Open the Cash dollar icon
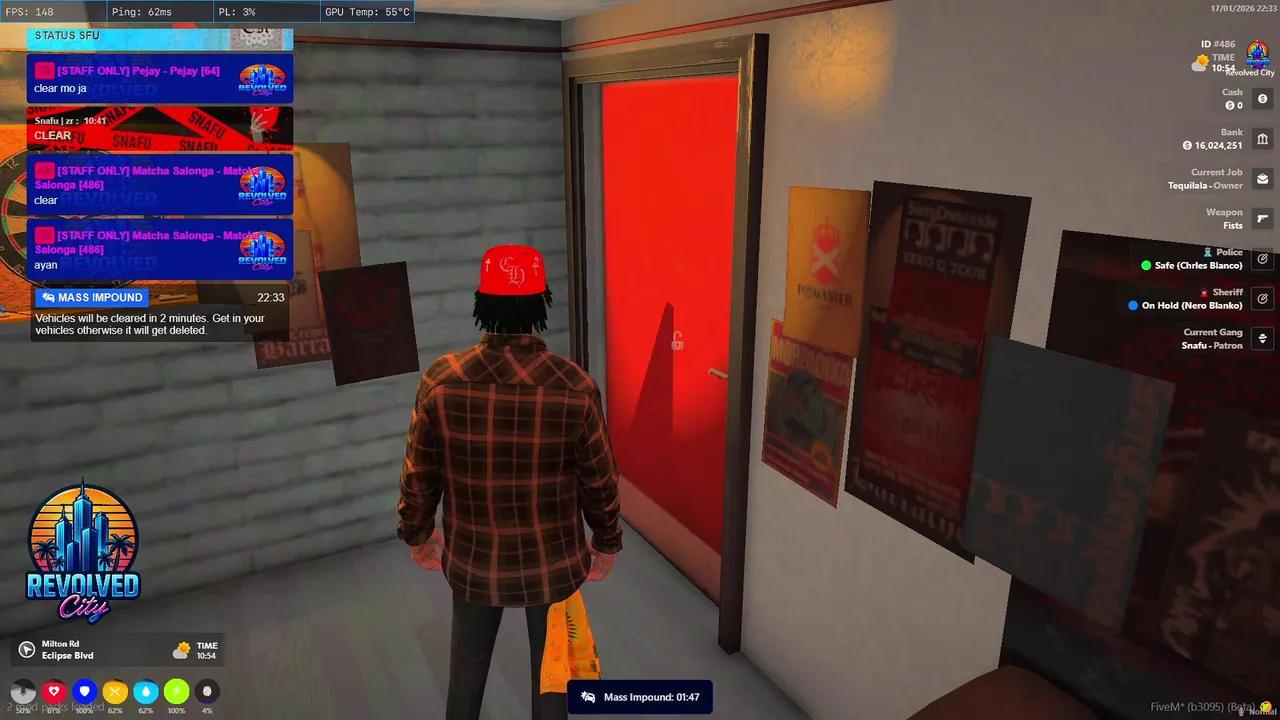 point(1262,99)
